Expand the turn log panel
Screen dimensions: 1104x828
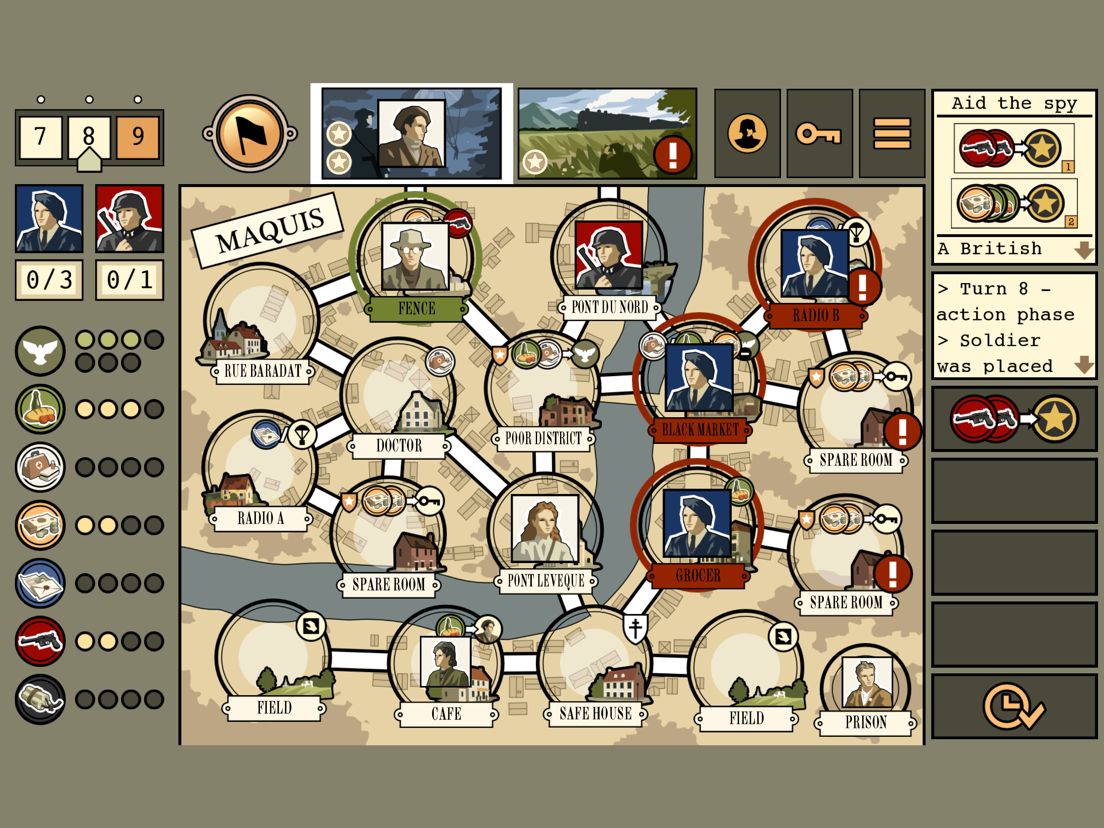tap(1083, 366)
